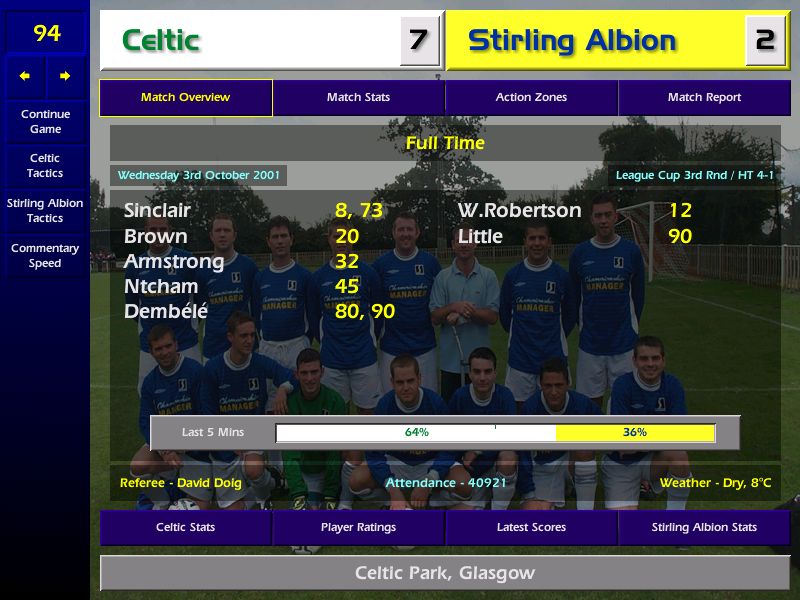Click Continue Game in the sidebar

[45, 121]
